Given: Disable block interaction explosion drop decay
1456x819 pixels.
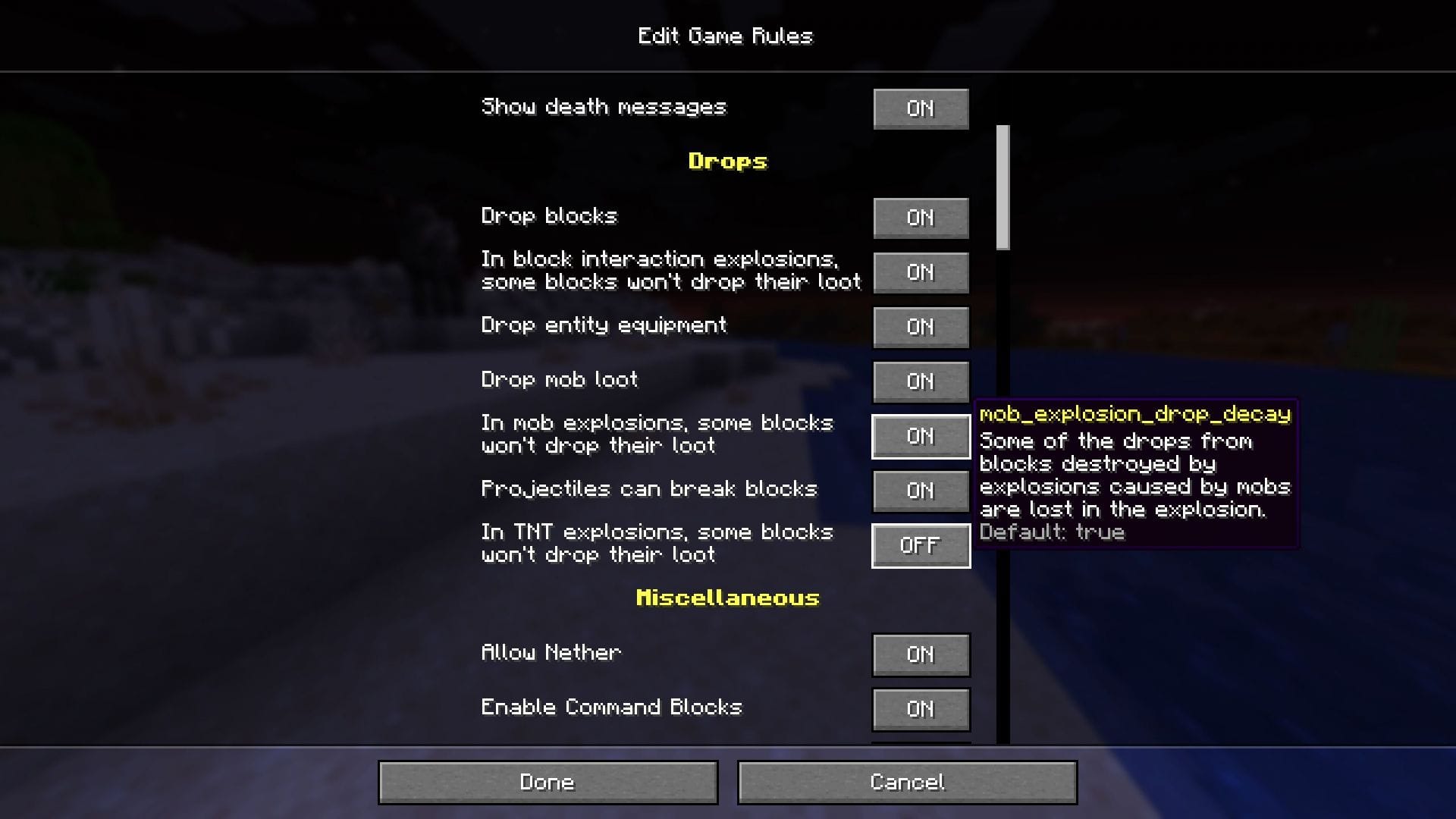Looking at the screenshot, I should (x=921, y=272).
